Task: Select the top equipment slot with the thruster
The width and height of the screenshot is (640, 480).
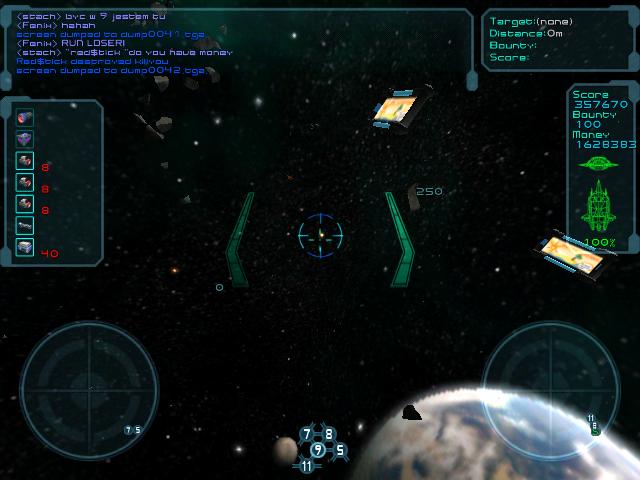Action: point(25,118)
